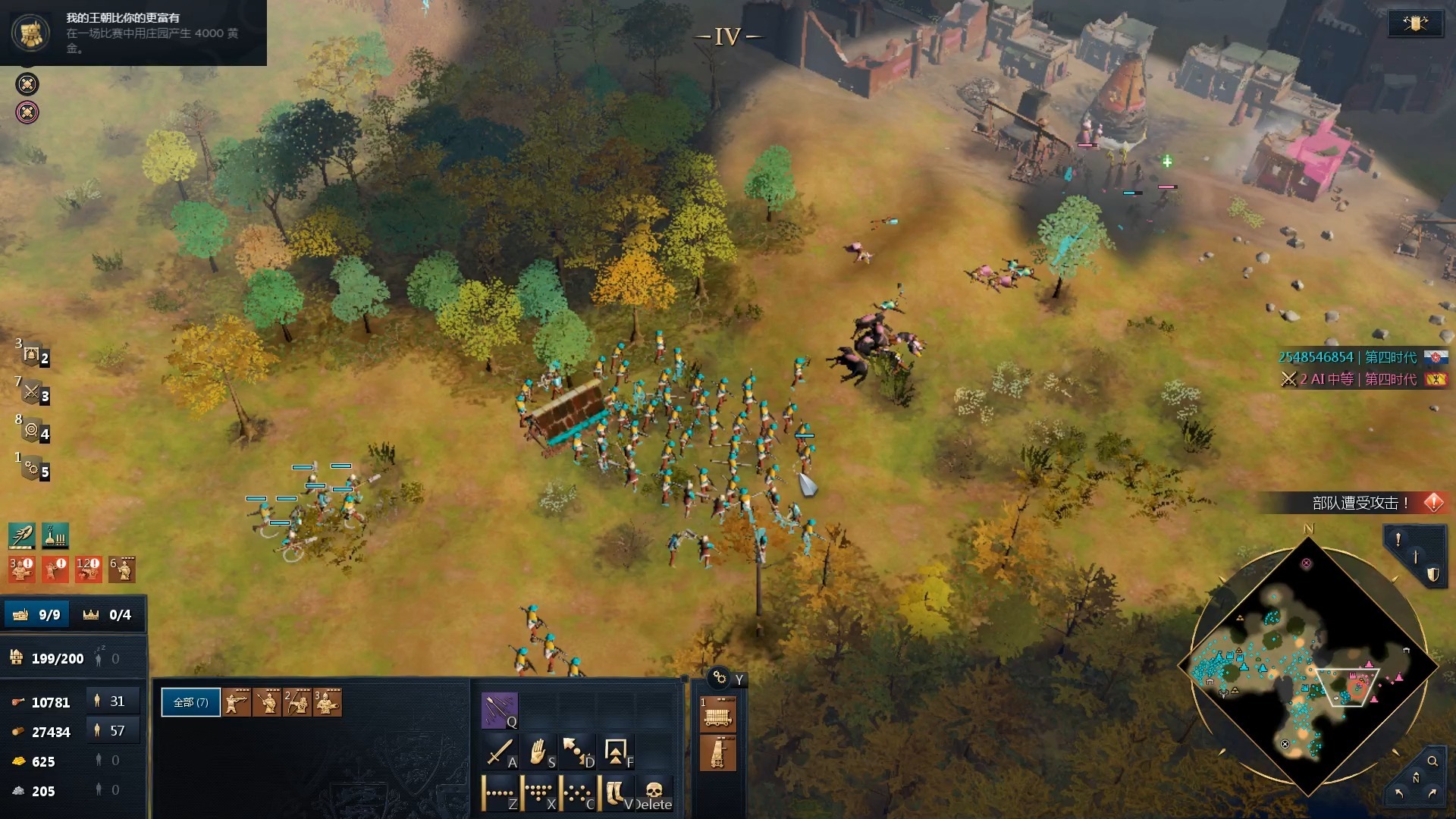Select the patrol arrow command
Screen dimensions: 1456x819
pyautogui.click(x=578, y=752)
